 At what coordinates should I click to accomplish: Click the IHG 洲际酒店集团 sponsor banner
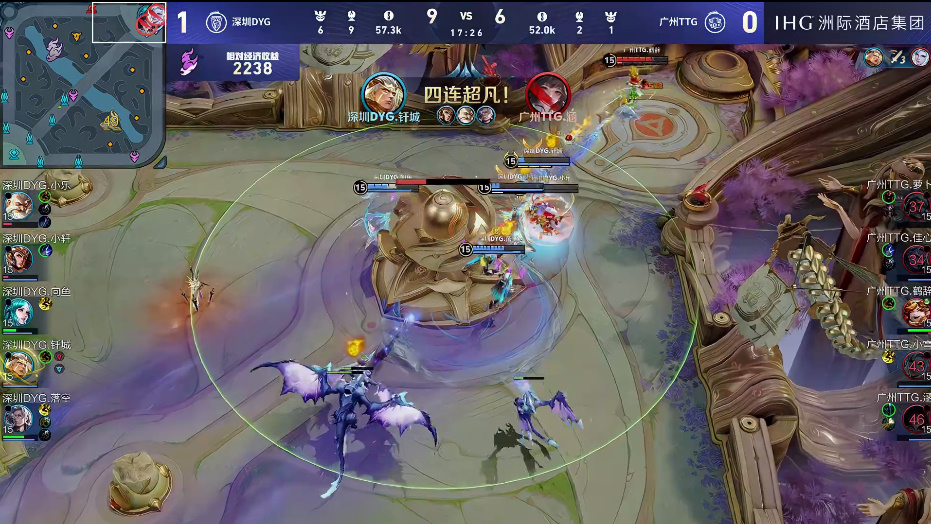pos(849,21)
